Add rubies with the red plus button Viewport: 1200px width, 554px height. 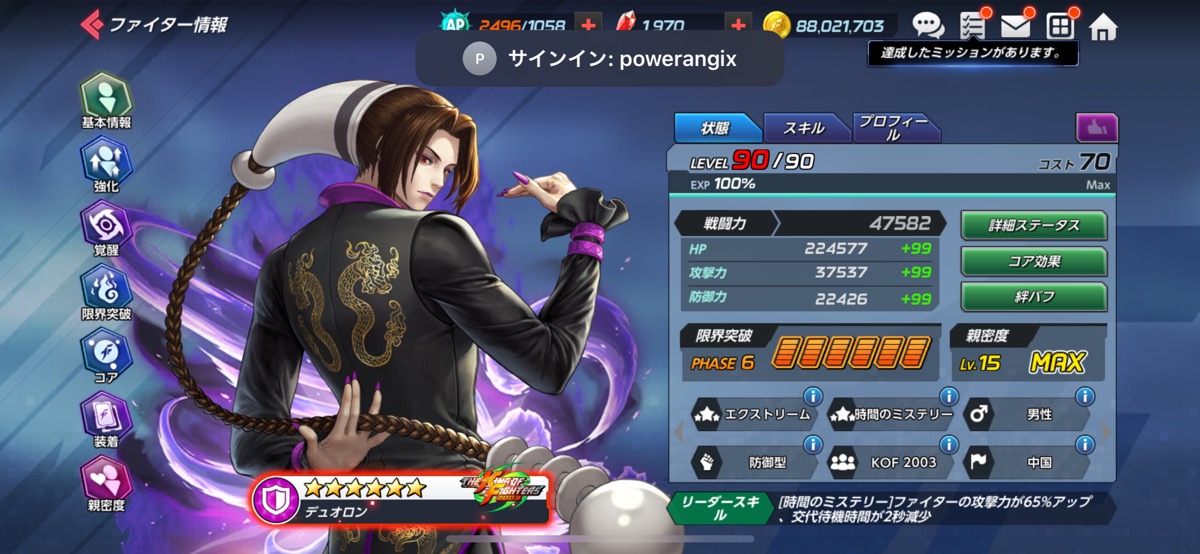tap(737, 25)
